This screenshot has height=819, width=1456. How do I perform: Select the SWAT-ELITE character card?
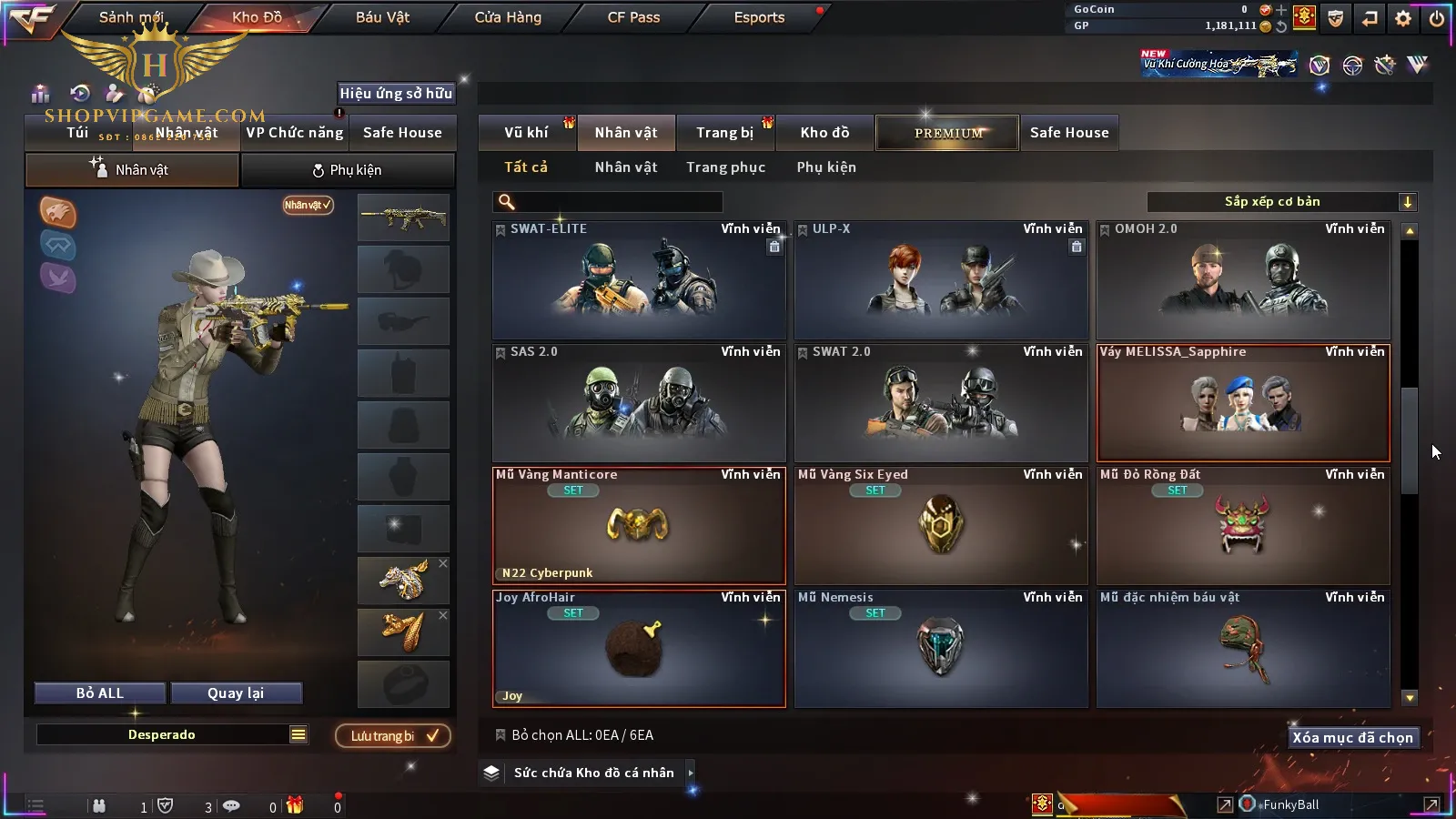pyautogui.click(x=639, y=280)
